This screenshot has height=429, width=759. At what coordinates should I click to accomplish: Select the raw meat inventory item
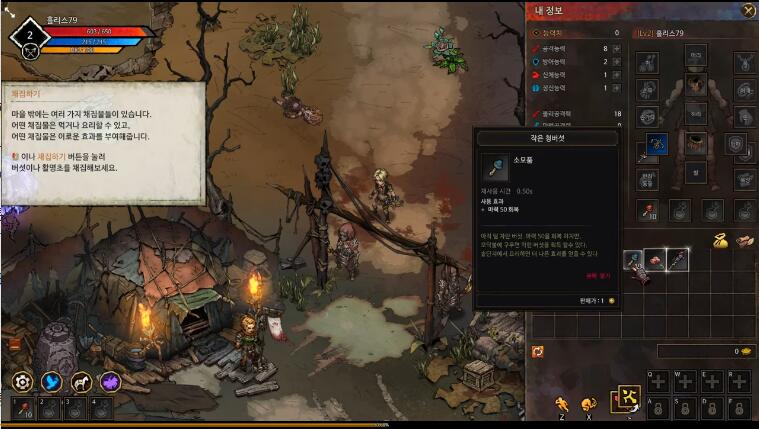pos(655,260)
